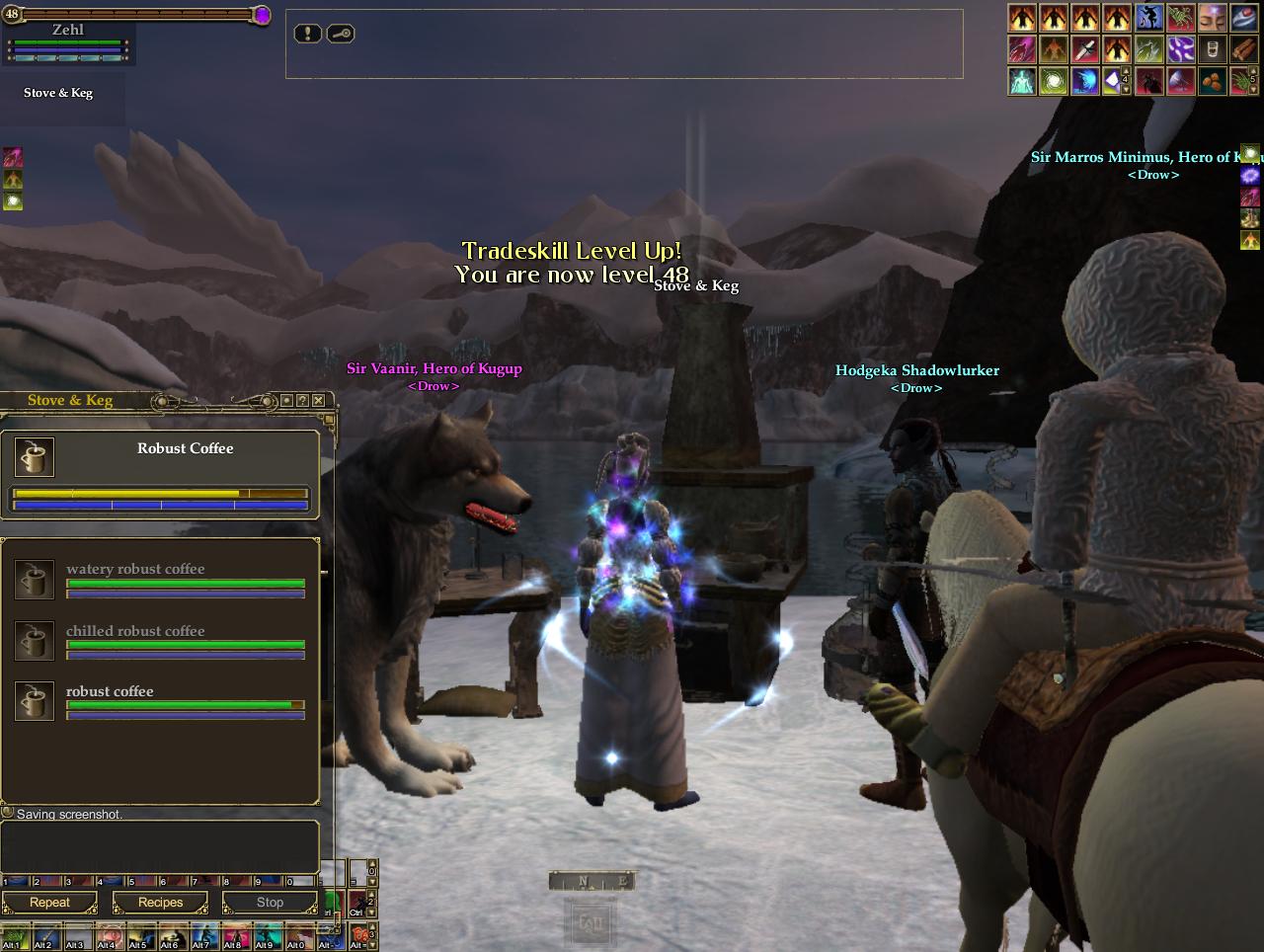1264x952 pixels.
Task: Activate the dagger ability icon
Action: (1085, 49)
